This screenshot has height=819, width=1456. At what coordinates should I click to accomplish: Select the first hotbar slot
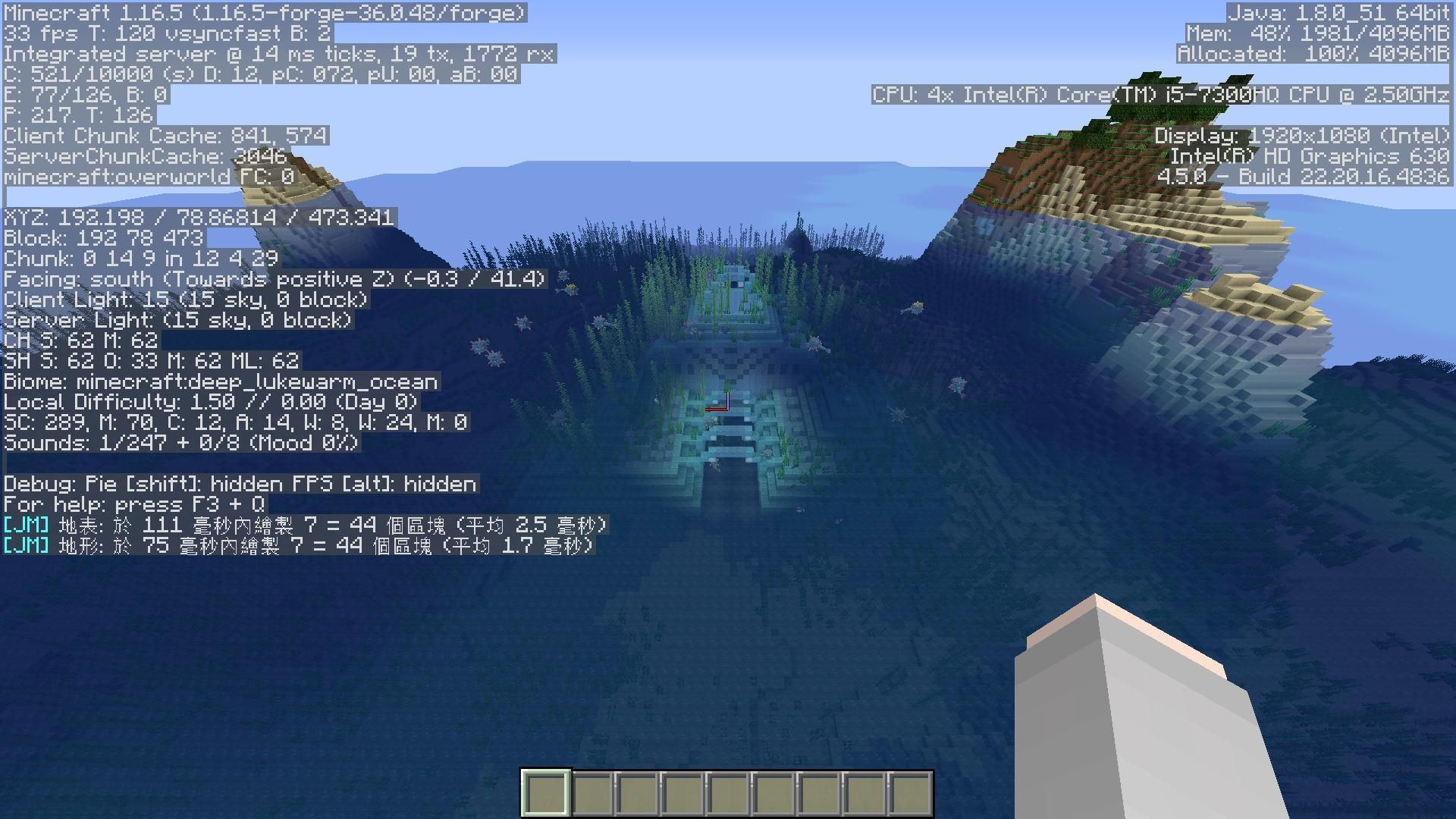click(546, 791)
